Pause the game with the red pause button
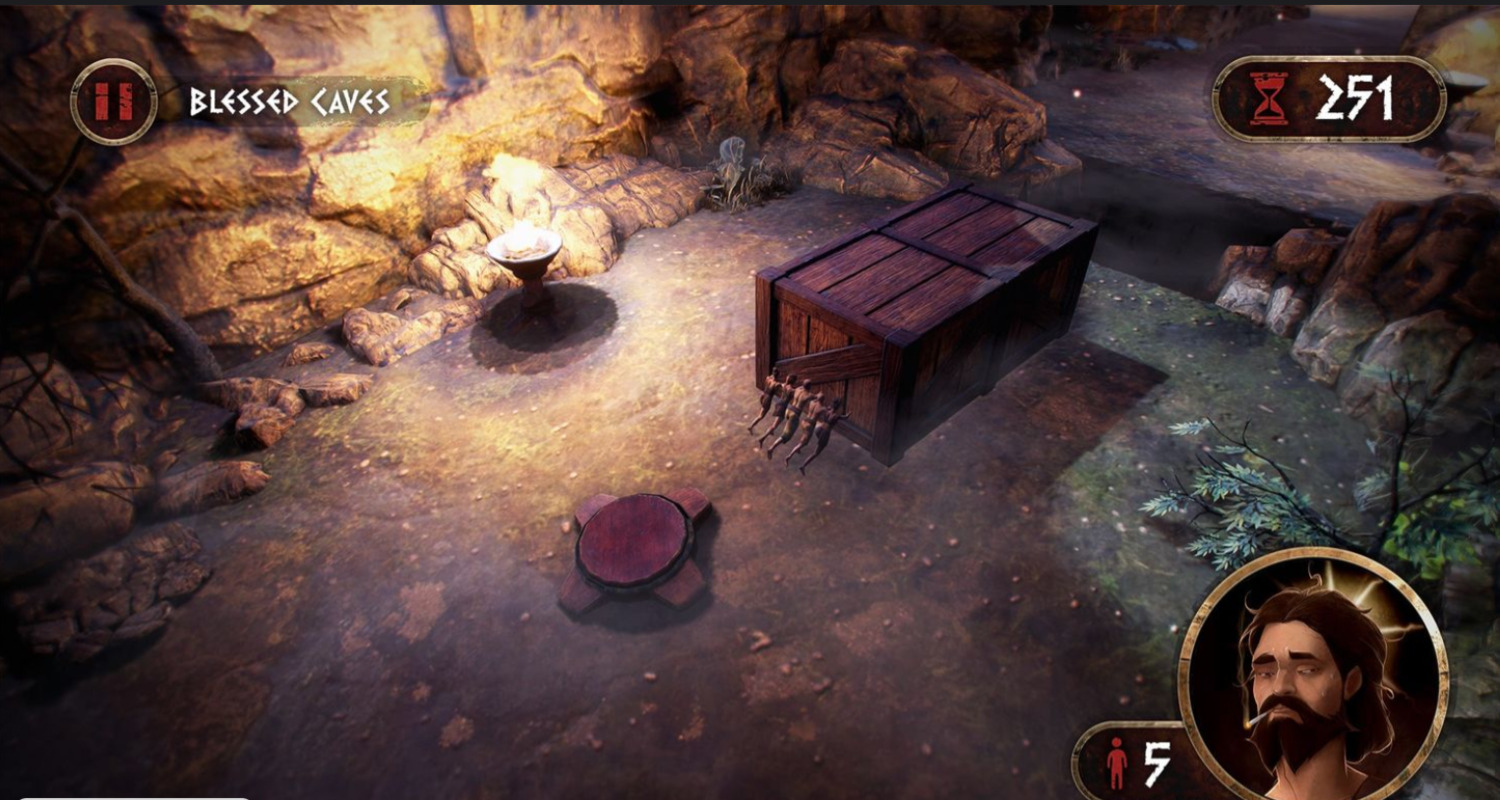 113,102
